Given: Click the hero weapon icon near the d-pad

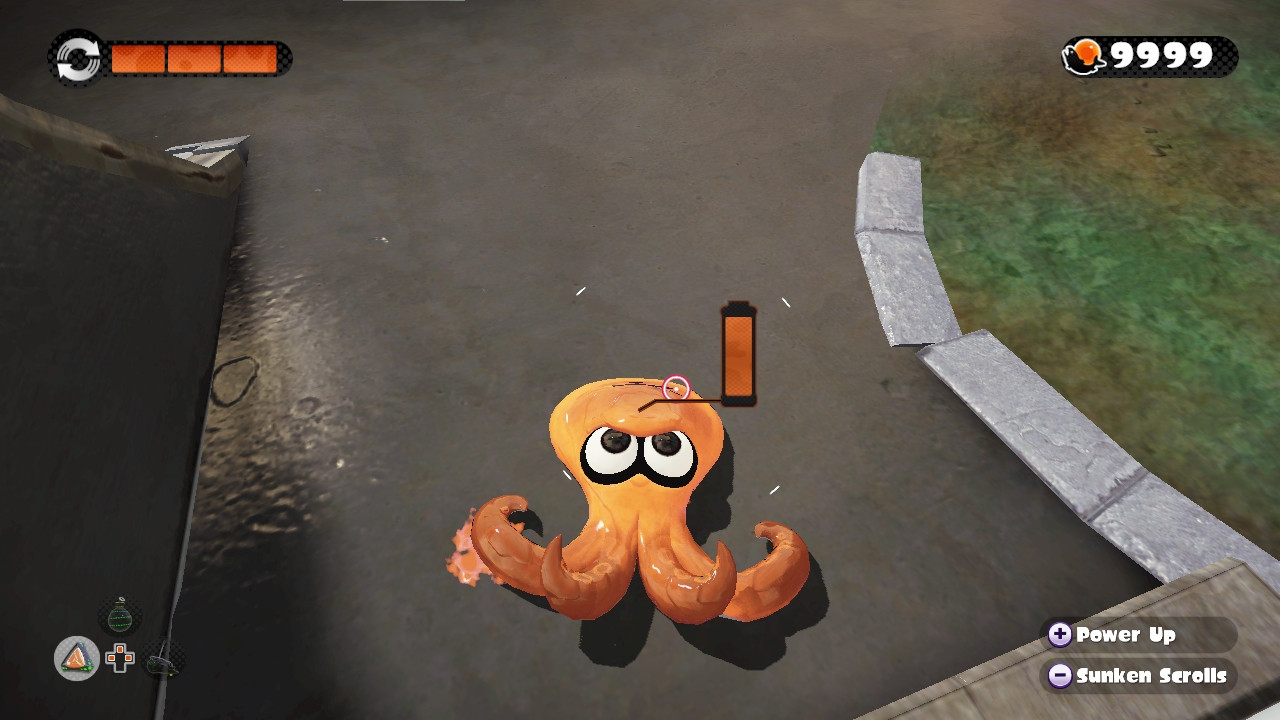Looking at the screenshot, I should tap(160, 663).
